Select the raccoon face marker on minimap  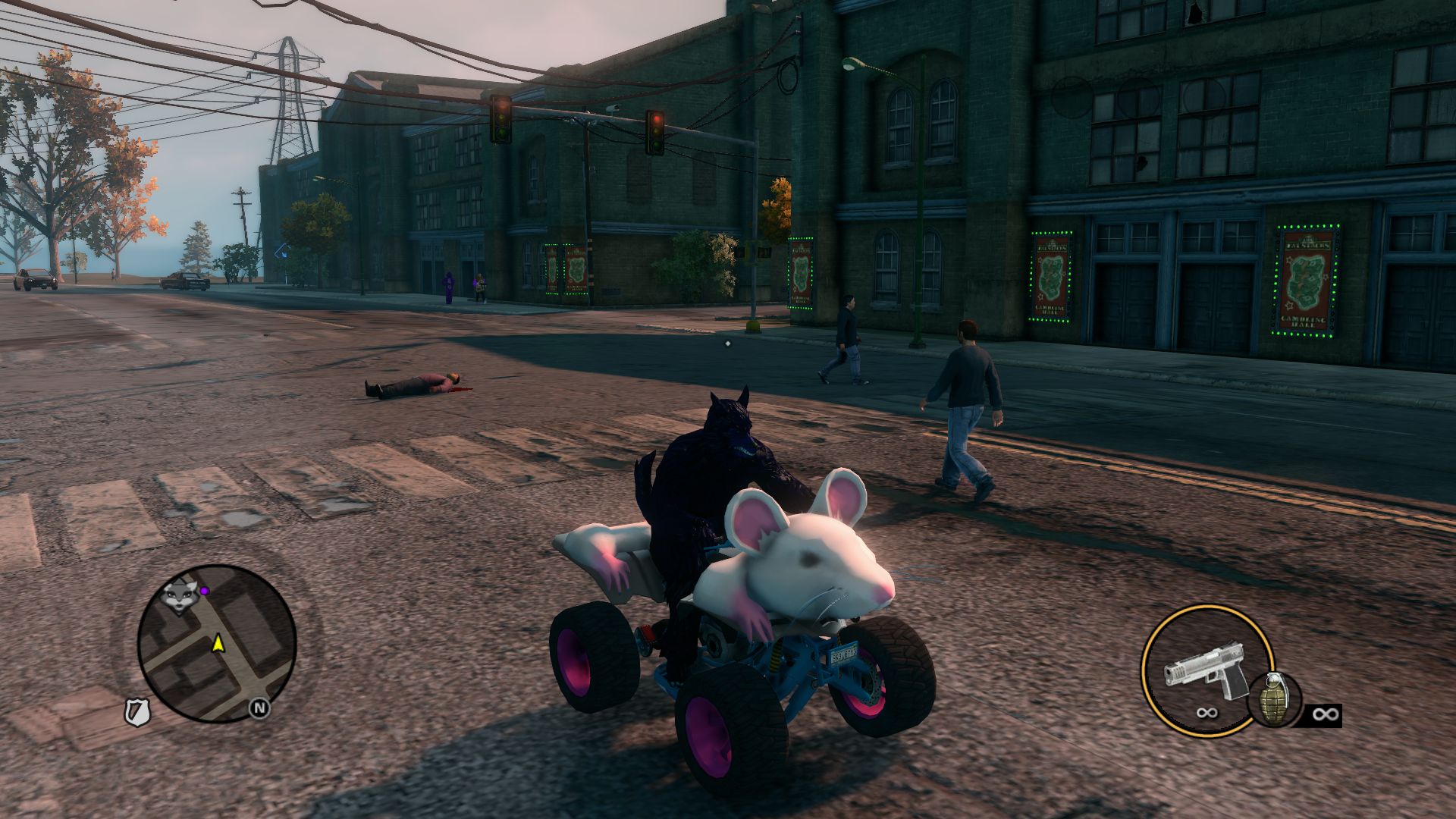(x=180, y=595)
